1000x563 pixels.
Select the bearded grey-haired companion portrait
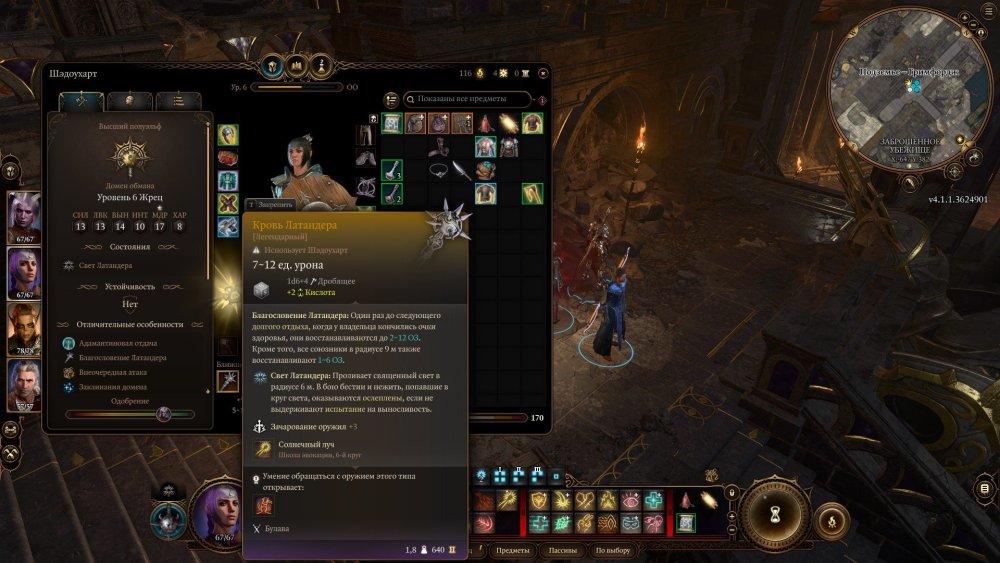(24, 385)
